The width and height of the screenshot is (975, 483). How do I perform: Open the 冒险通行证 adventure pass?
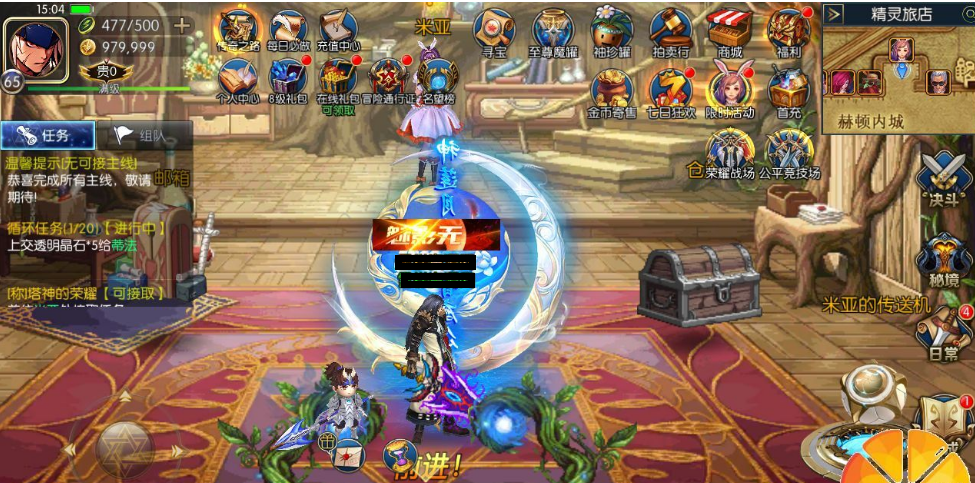point(386,78)
